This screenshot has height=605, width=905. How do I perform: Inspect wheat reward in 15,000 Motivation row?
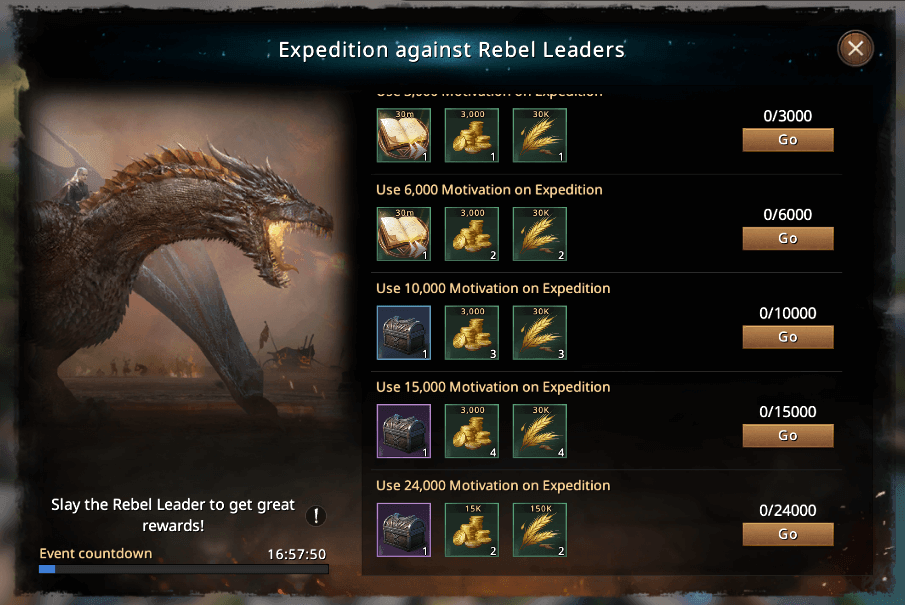540,431
